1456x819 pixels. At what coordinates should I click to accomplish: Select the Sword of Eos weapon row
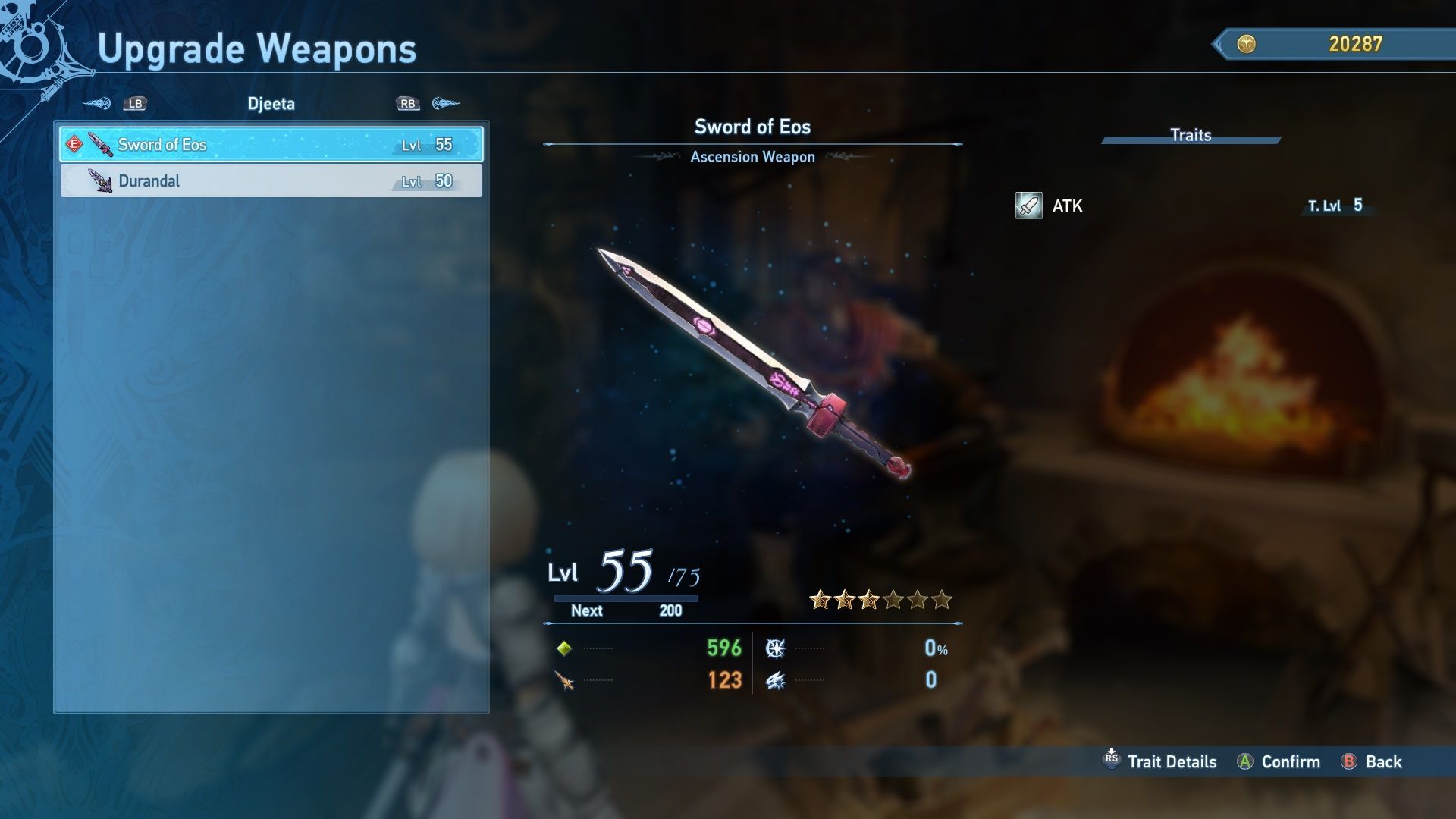[x=271, y=144]
